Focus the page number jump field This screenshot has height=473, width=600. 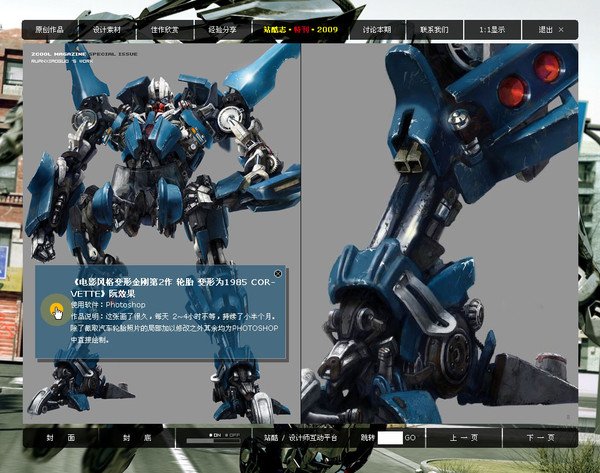pyautogui.click(x=389, y=438)
